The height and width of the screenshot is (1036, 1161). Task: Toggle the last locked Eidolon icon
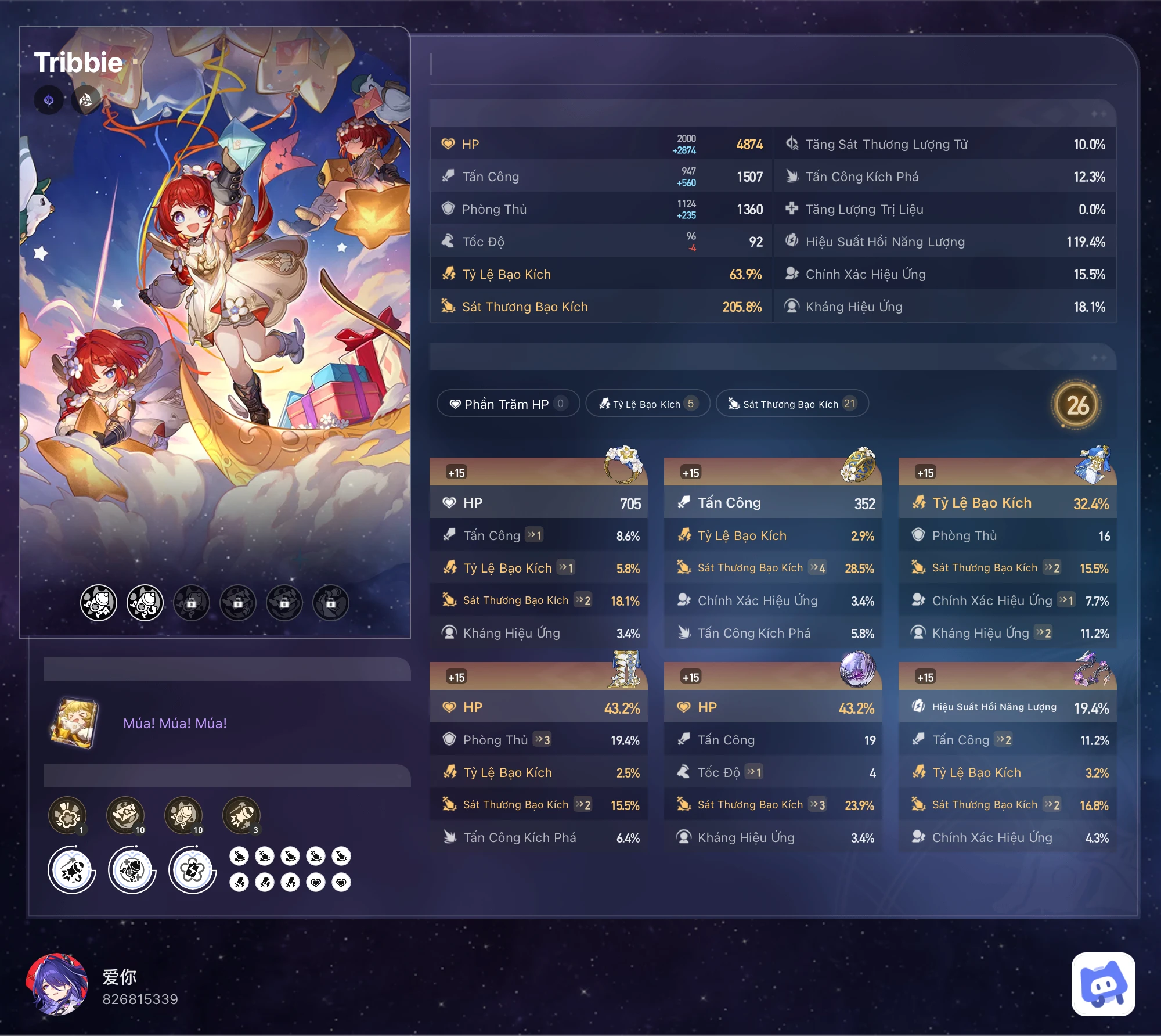(x=330, y=603)
